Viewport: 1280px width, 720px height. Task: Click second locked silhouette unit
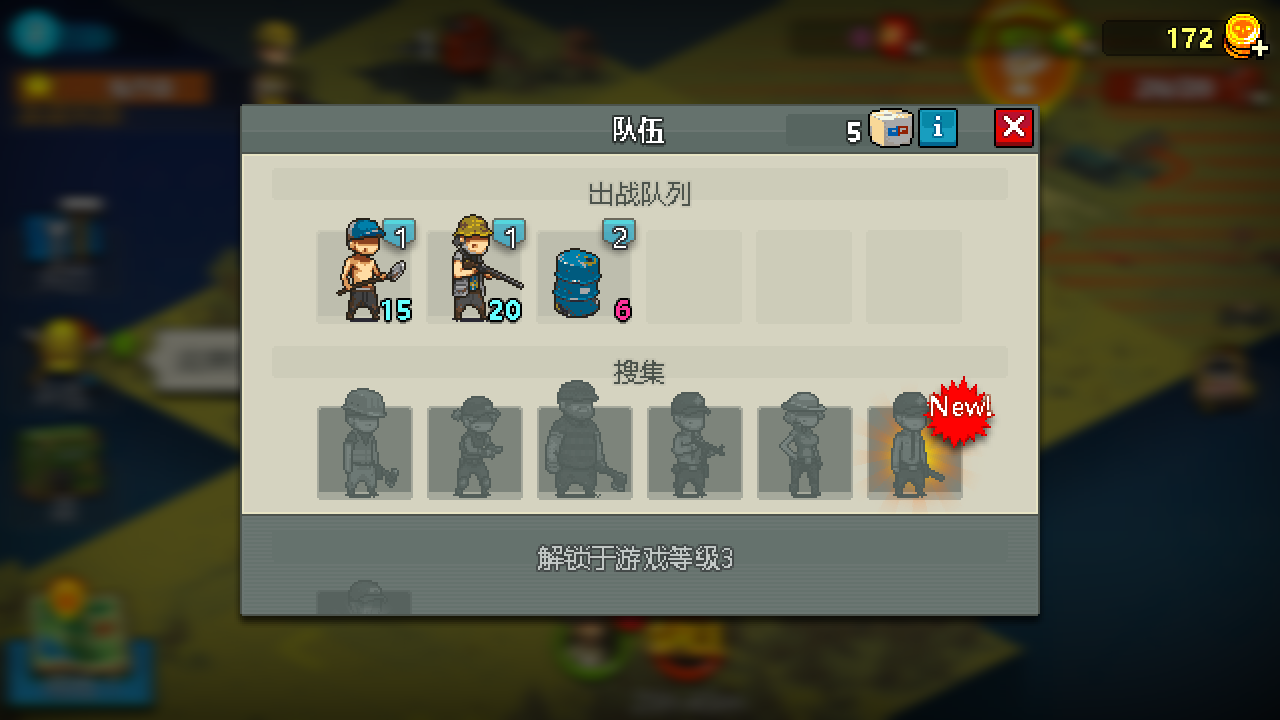(475, 450)
